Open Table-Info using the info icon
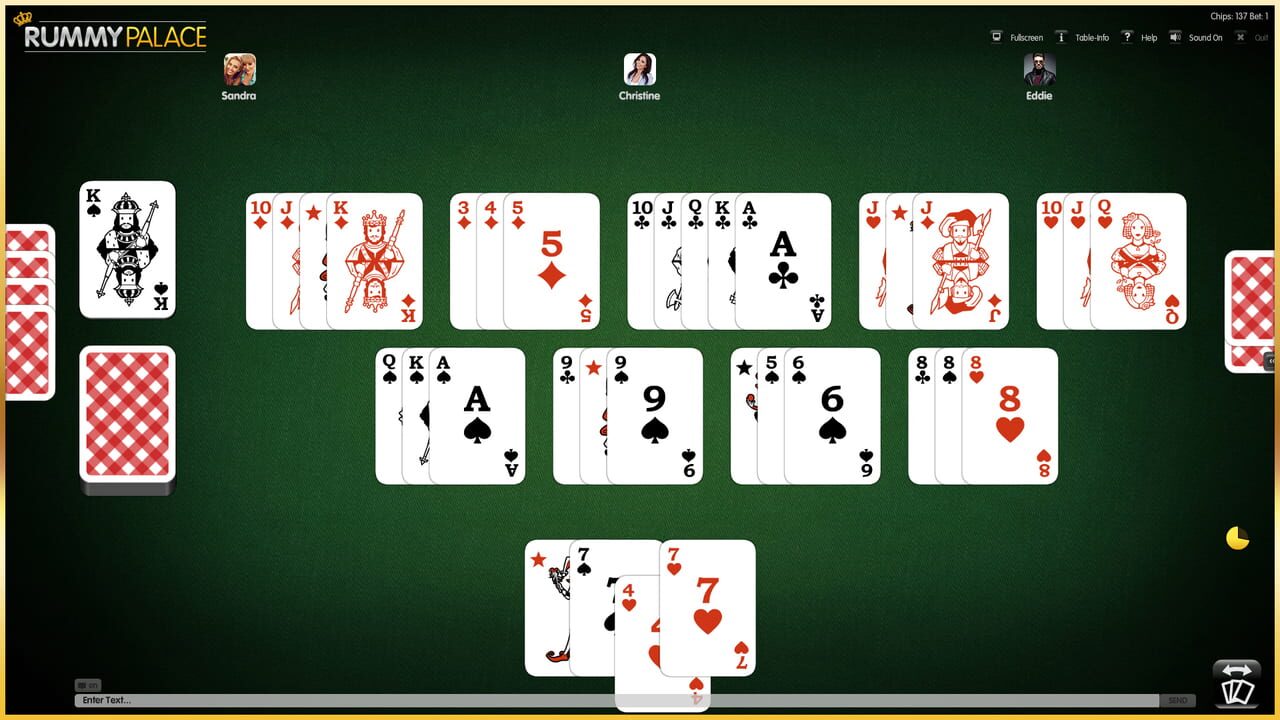The image size is (1280, 720). (1060, 37)
